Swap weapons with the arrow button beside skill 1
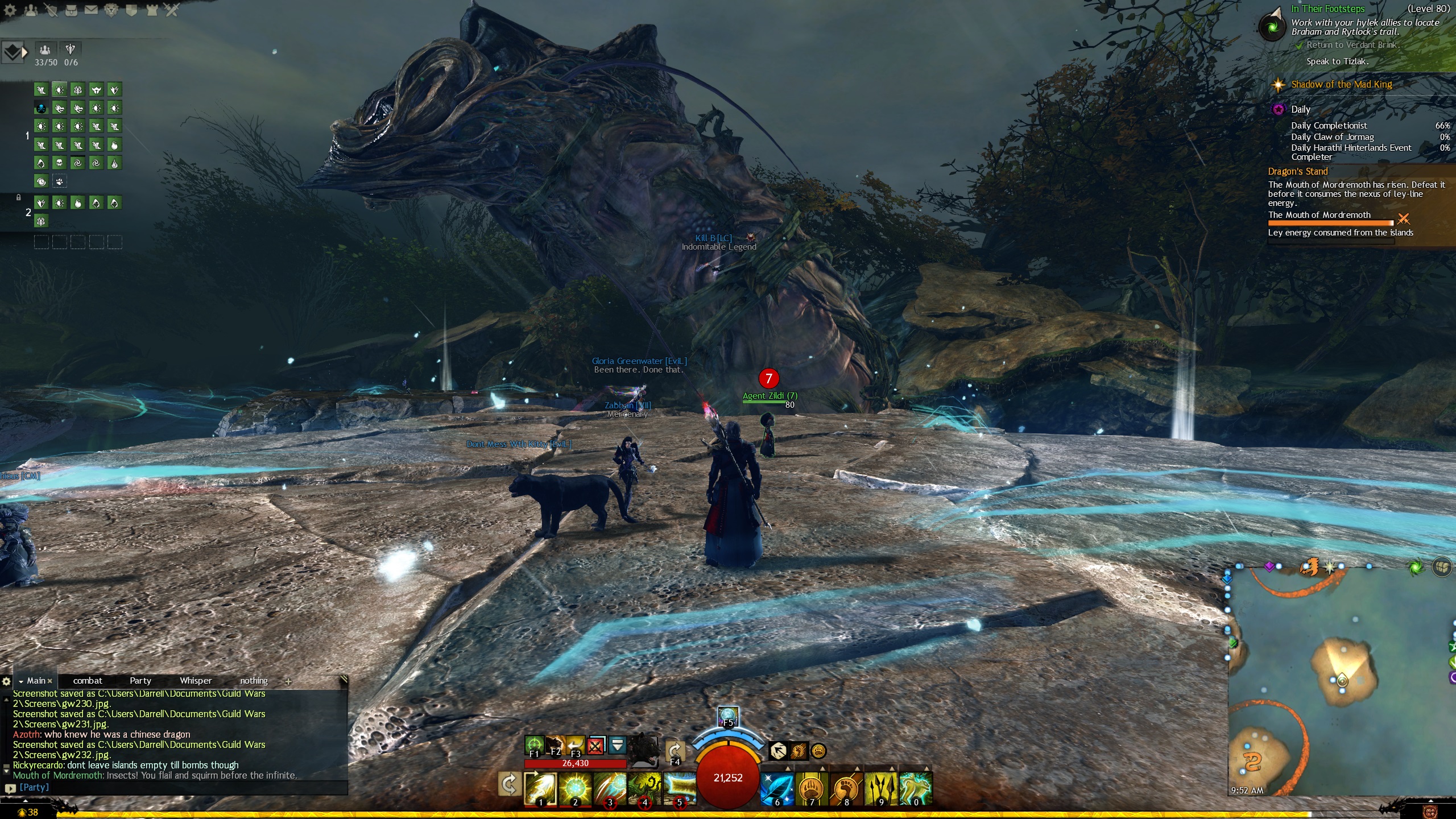Image resolution: width=1456 pixels, height=819 pixels. pyautogui.click(x=509, y=785)
